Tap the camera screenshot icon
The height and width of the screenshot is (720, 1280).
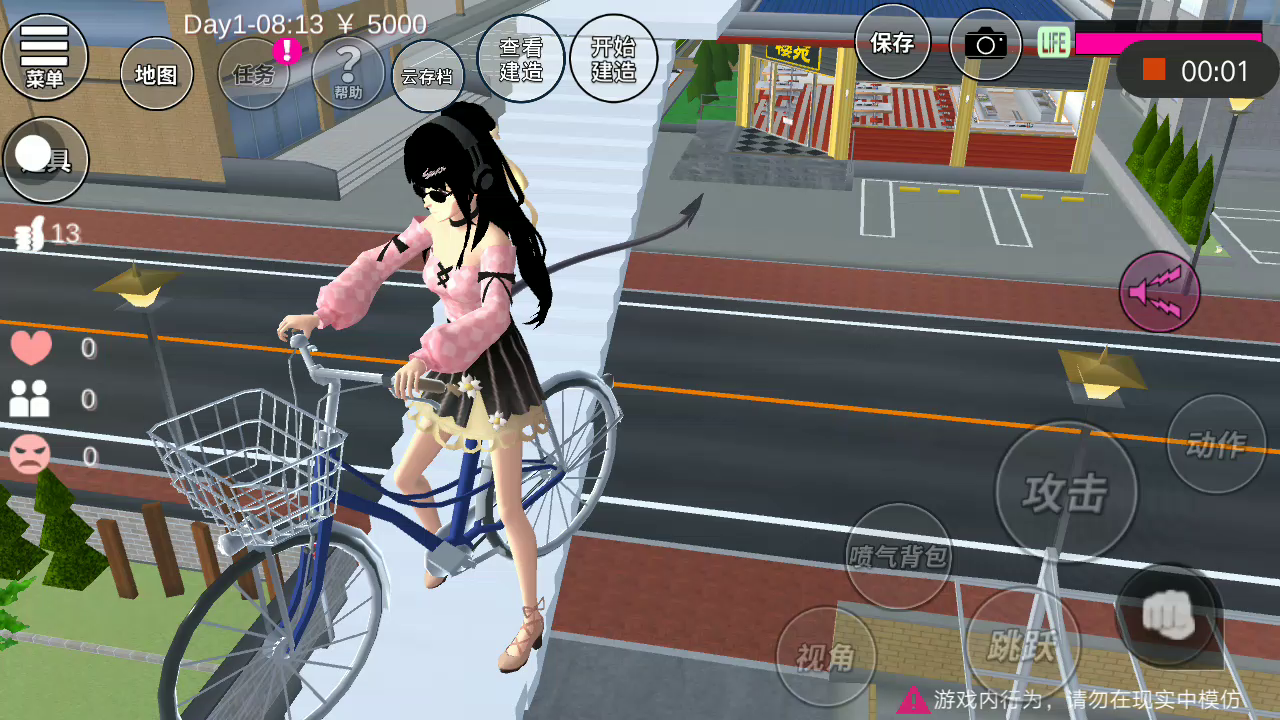[x=985, y=44]
